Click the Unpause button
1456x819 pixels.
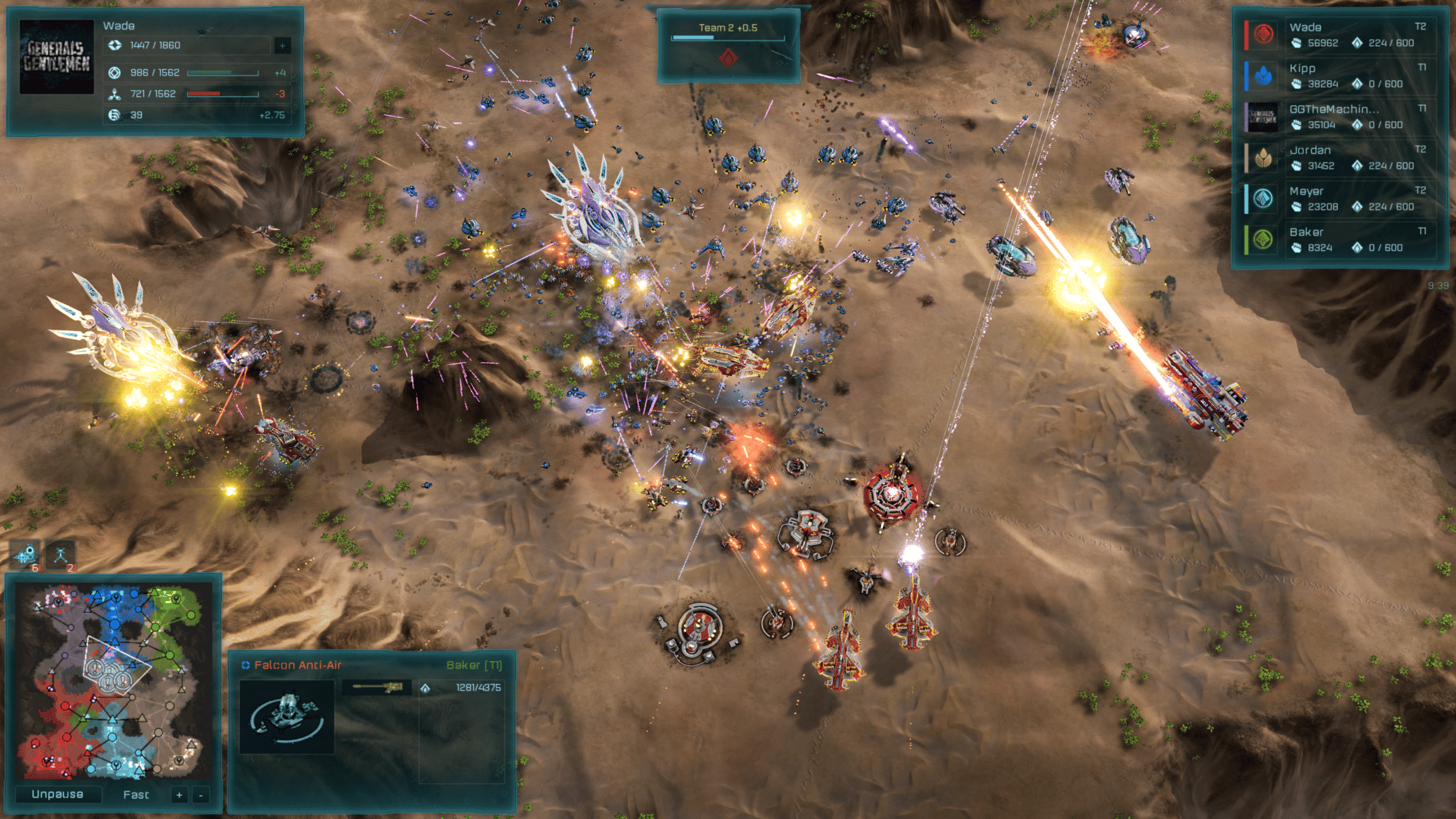click(x=57, y=795)
